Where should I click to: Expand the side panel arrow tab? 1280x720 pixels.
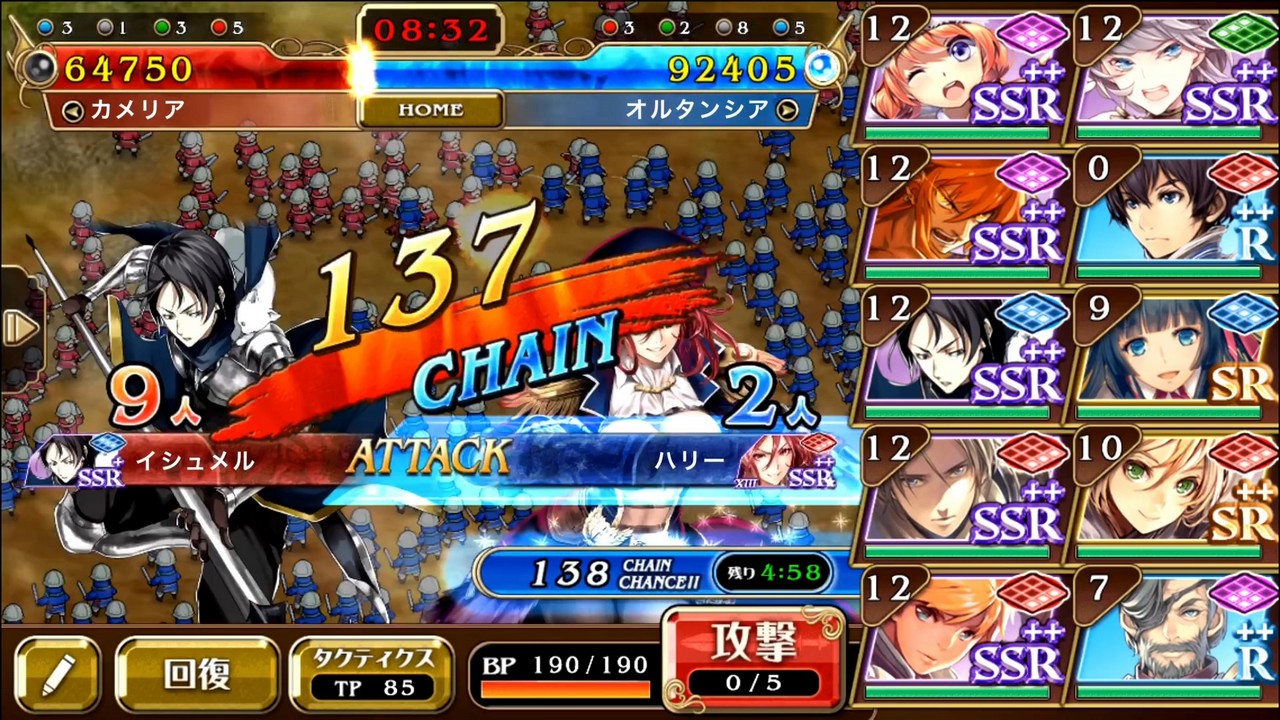[x=18, y=328]
